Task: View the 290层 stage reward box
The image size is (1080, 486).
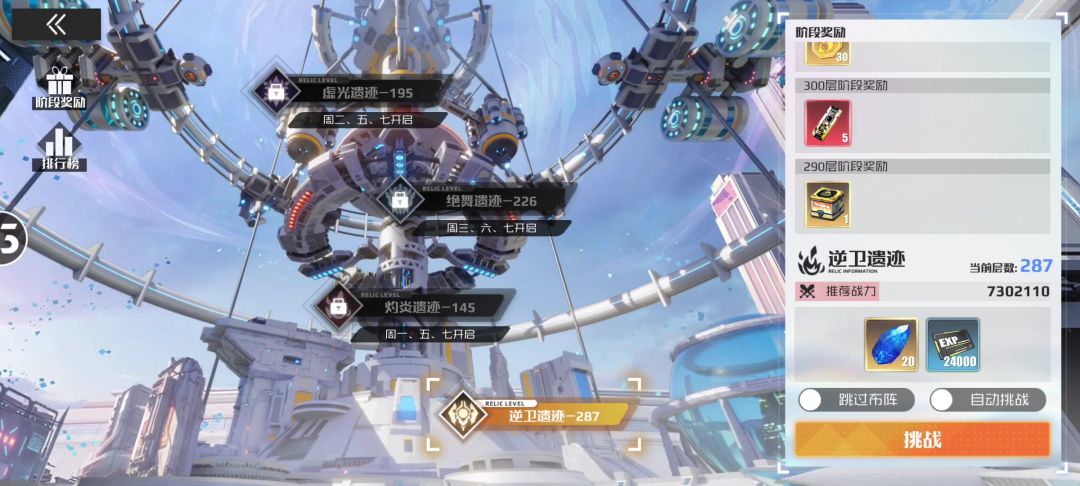Action: 827,204
